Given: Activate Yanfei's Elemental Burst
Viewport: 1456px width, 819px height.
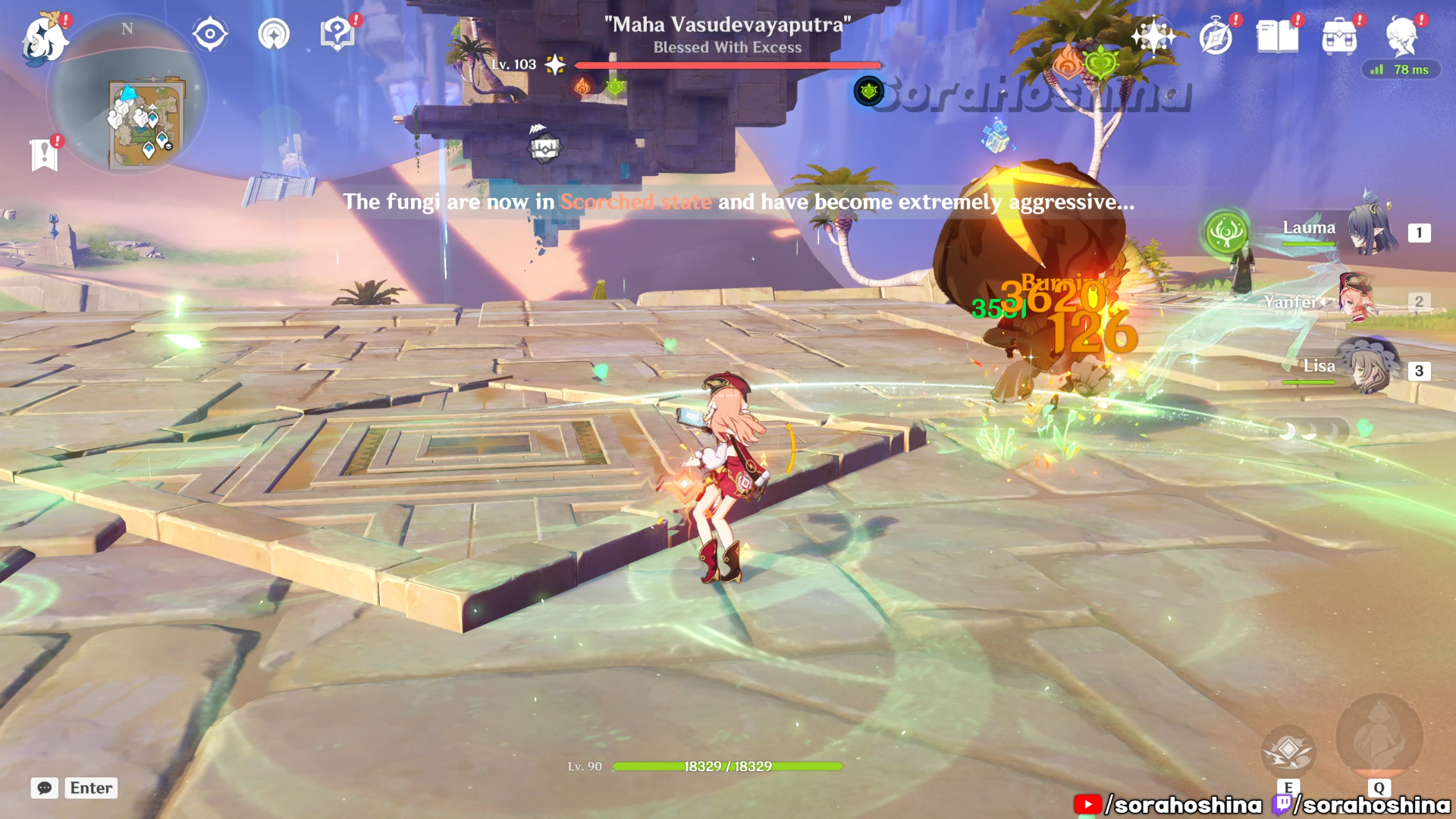Looking at the screenshot, I should [1379, 737].
